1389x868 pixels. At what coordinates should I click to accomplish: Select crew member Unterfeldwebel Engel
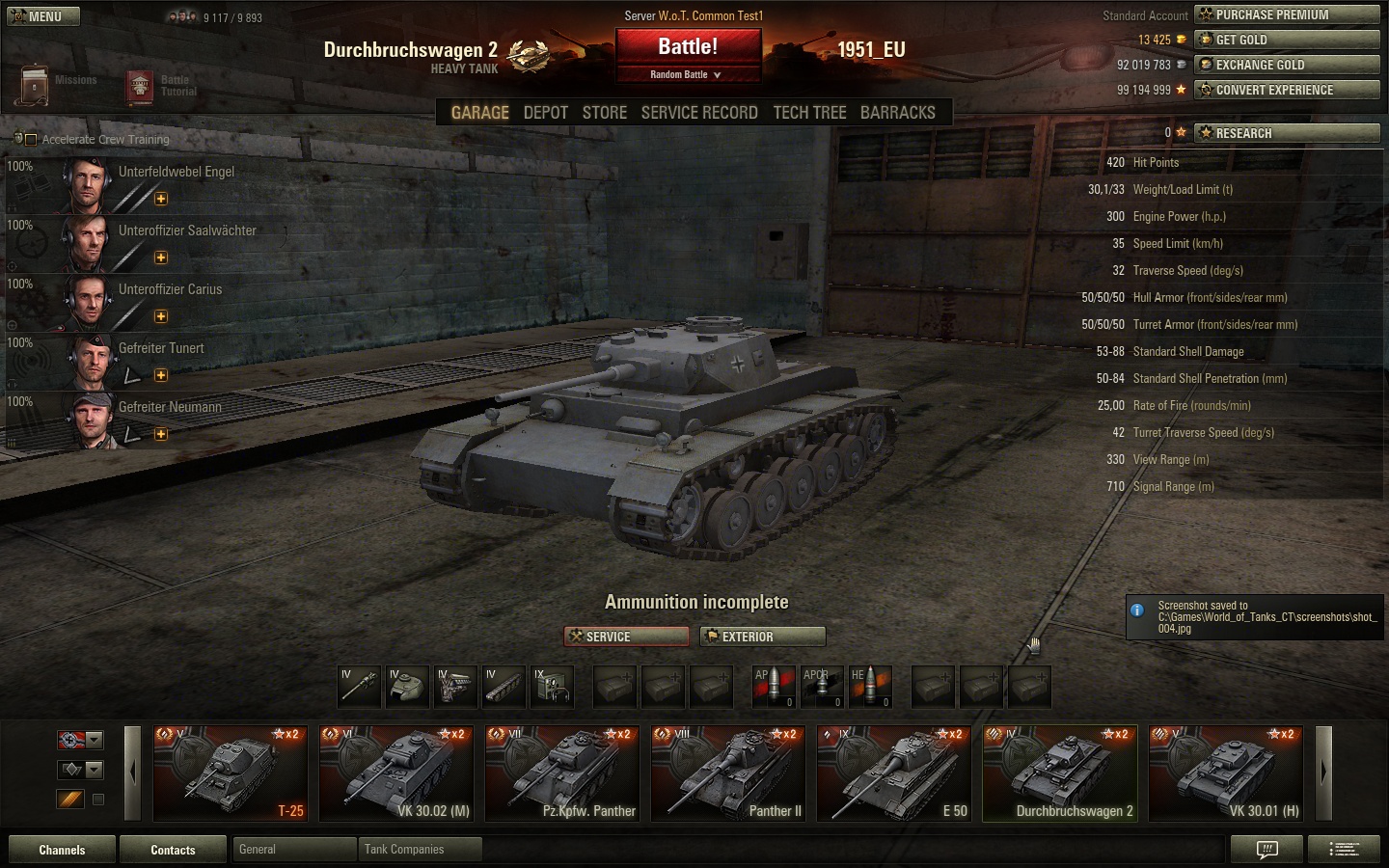pyautogui.click(x=176, y=172)
